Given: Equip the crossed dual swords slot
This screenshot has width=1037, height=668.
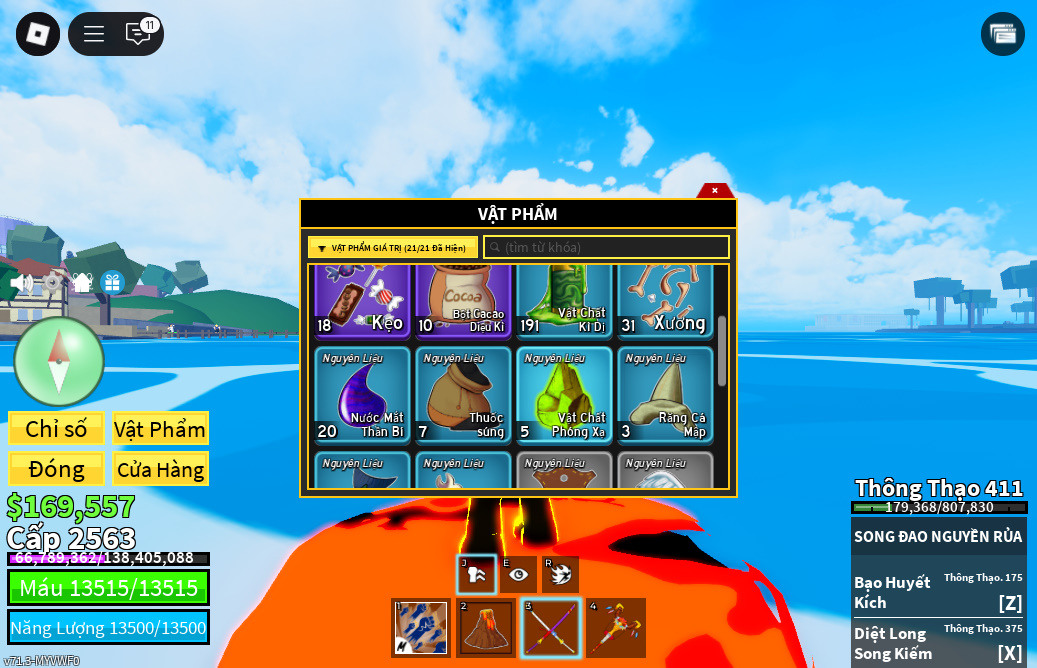Looking at the screenshot, I should coord(550,628).
